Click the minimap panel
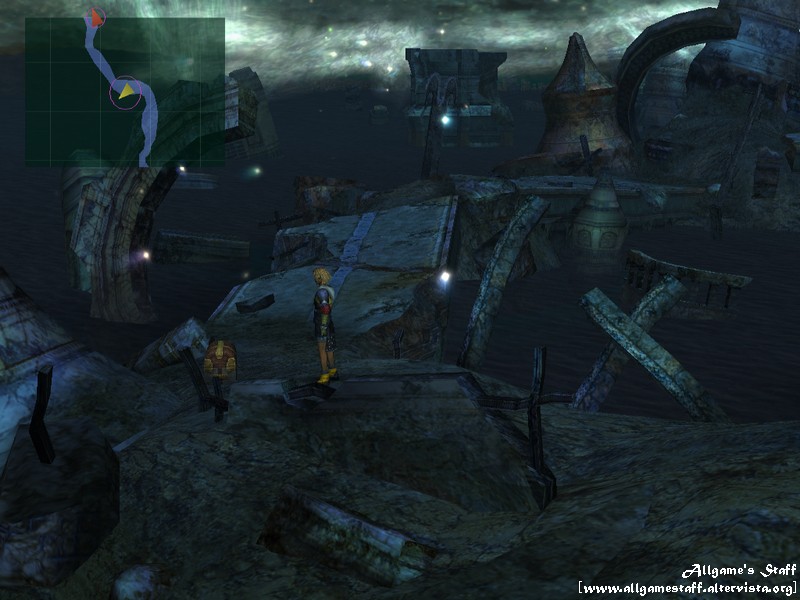 coord(125,92)
